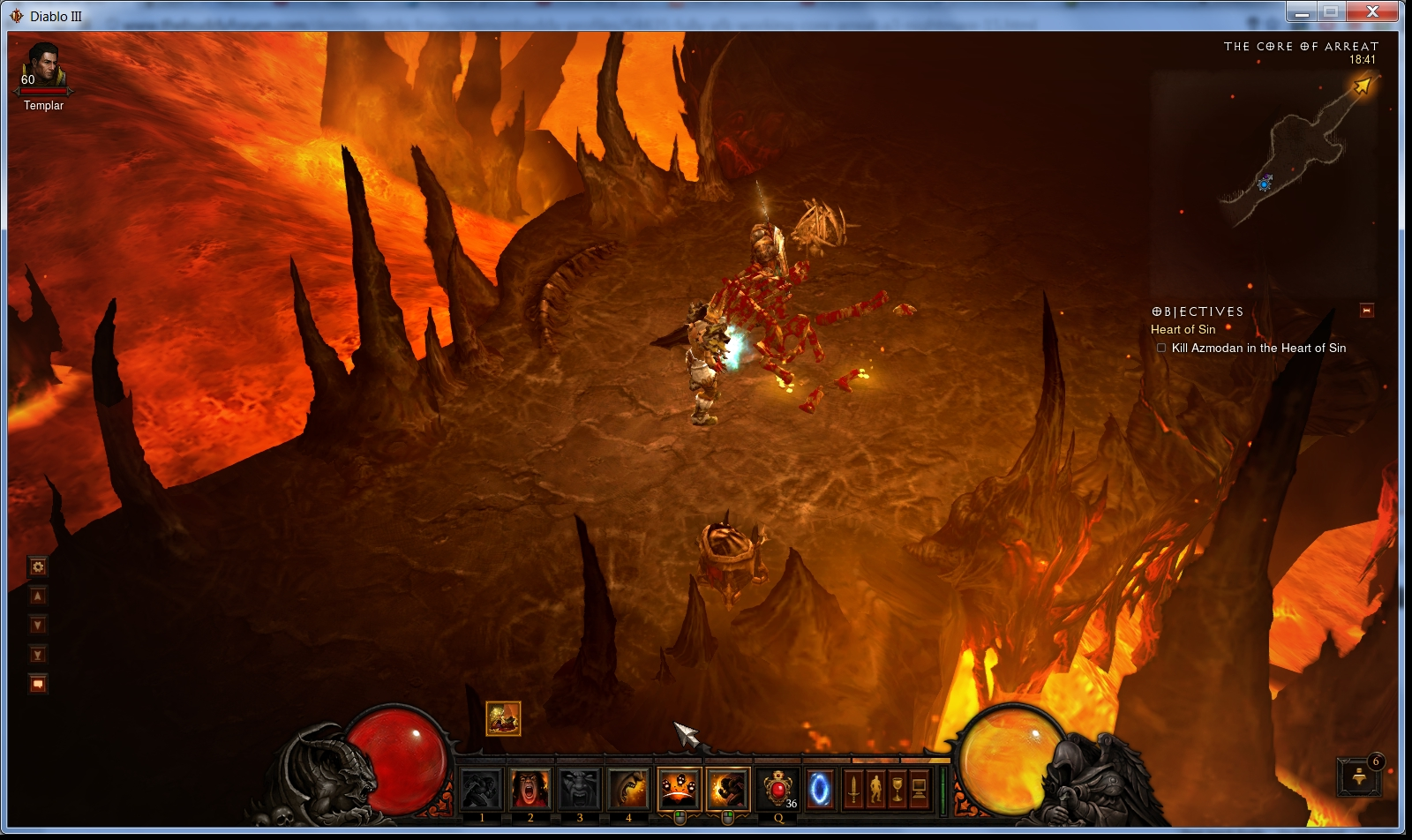Close the Diablo III window
The width and height of the screenshot is (1412, 840).
click(1372, 11)
